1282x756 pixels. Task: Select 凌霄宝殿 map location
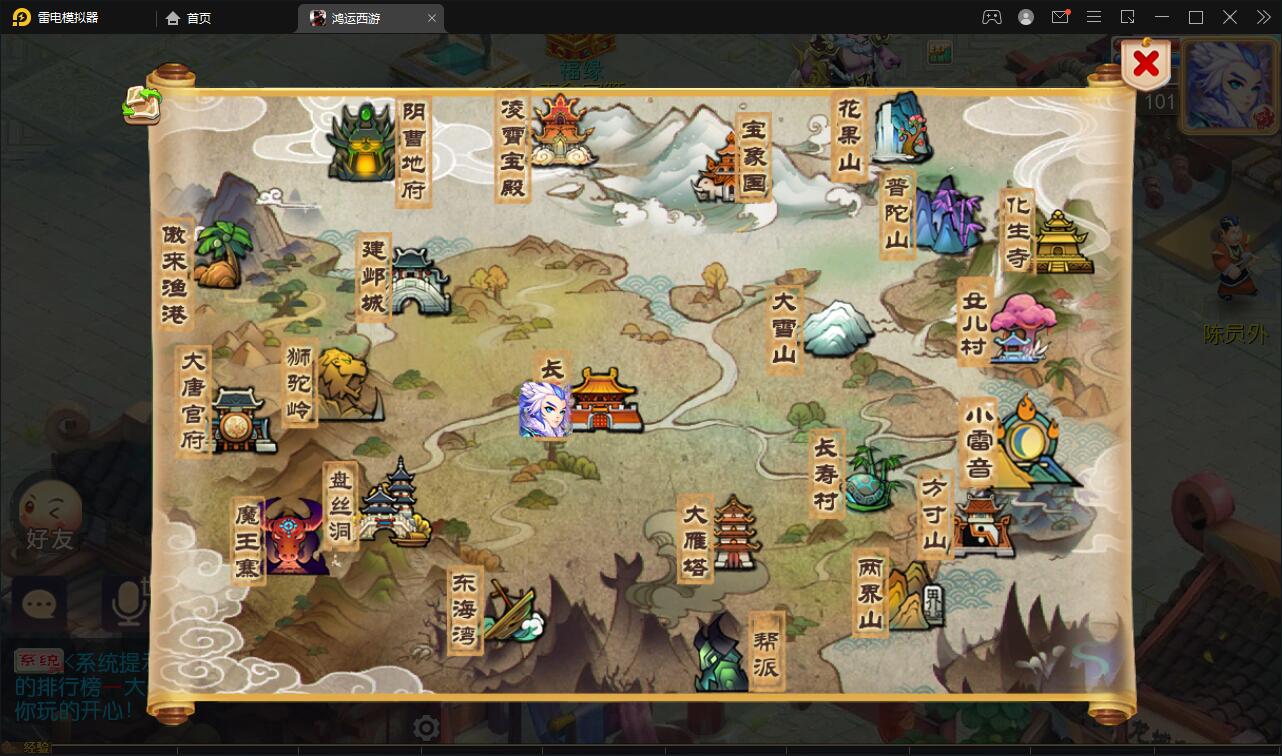[560, 131]
